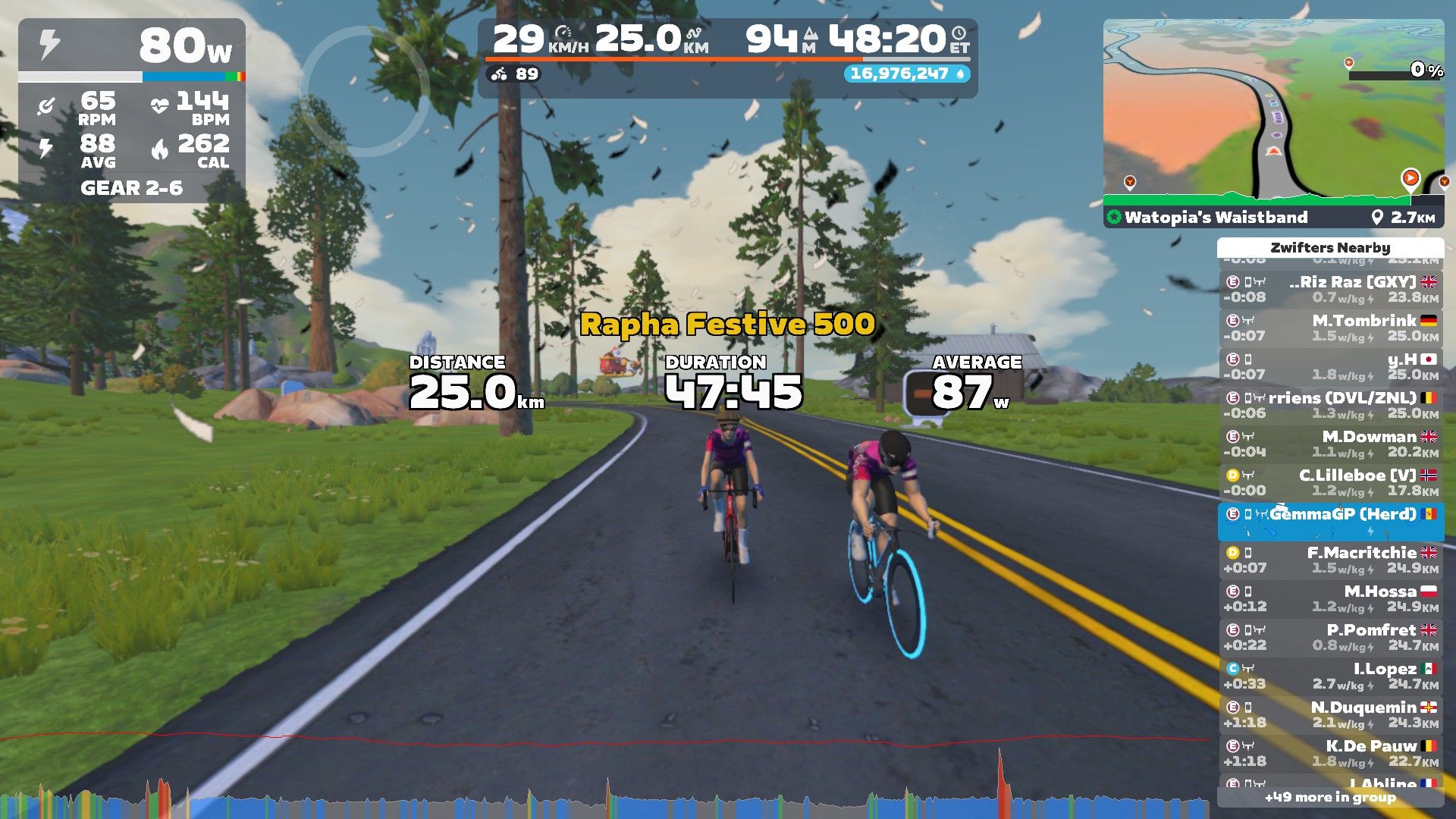Select rider ..Riz Raz [GXY]
Image resolution: width=1456 pixels, height=819 pixels.
pyautogui.click(x=1331, y=289)
